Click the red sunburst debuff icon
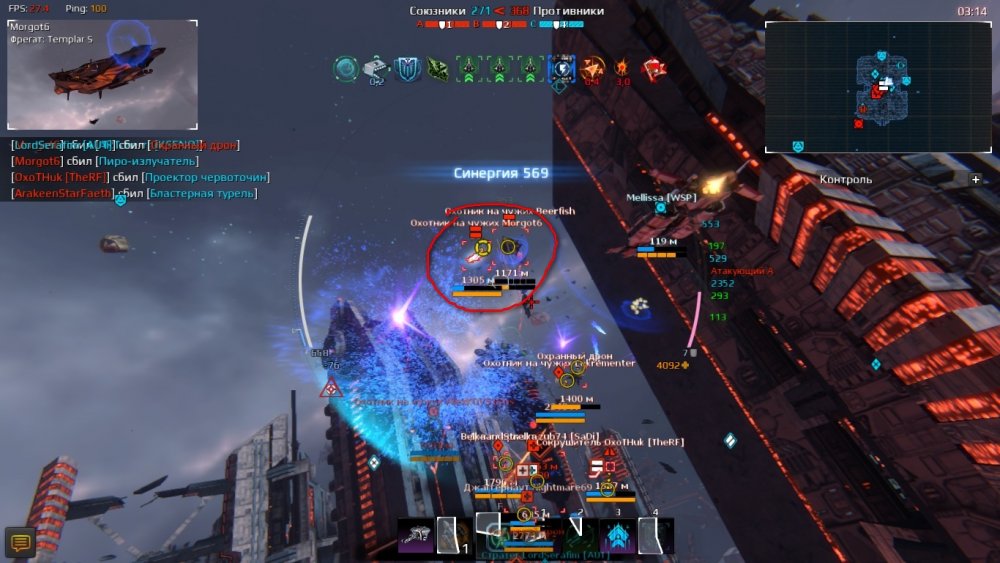This screenshot has width=1000, height=563. (x=622, y=68)
